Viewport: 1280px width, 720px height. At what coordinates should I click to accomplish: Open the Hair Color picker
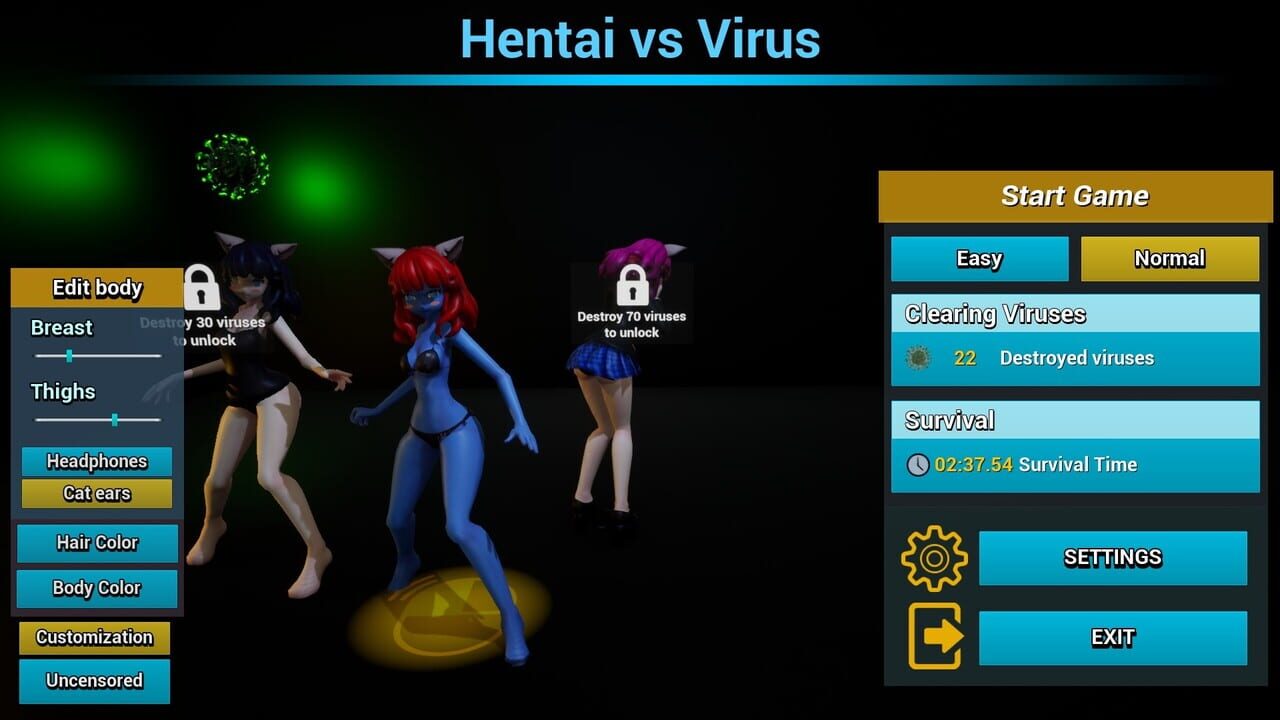click(x=96, y=543)
